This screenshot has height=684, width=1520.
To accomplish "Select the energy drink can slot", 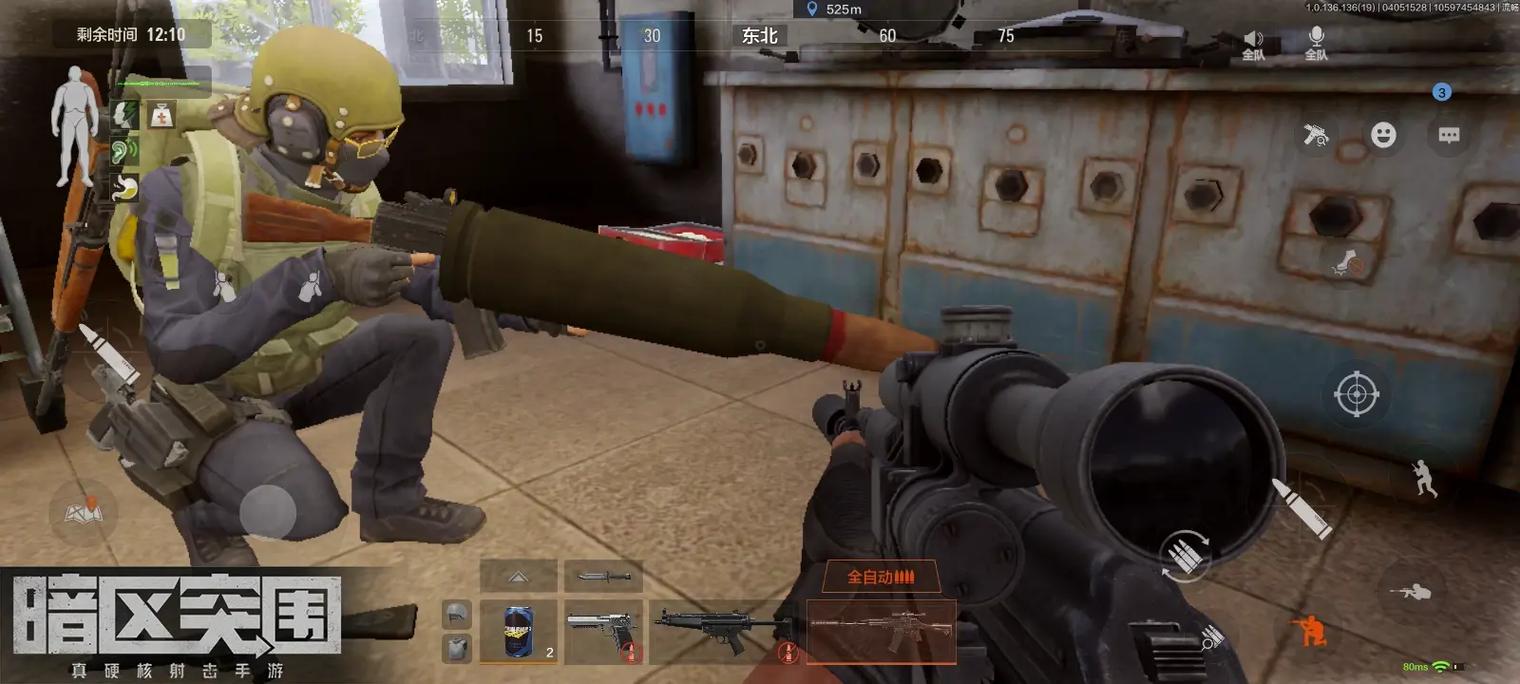I will pos(518,631).
